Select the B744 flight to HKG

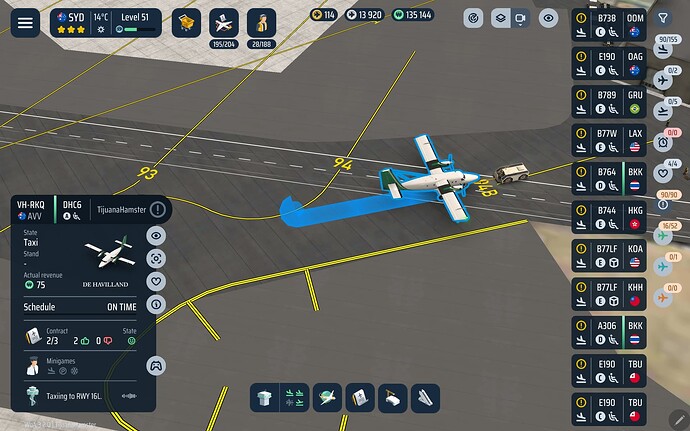point(609,217)
